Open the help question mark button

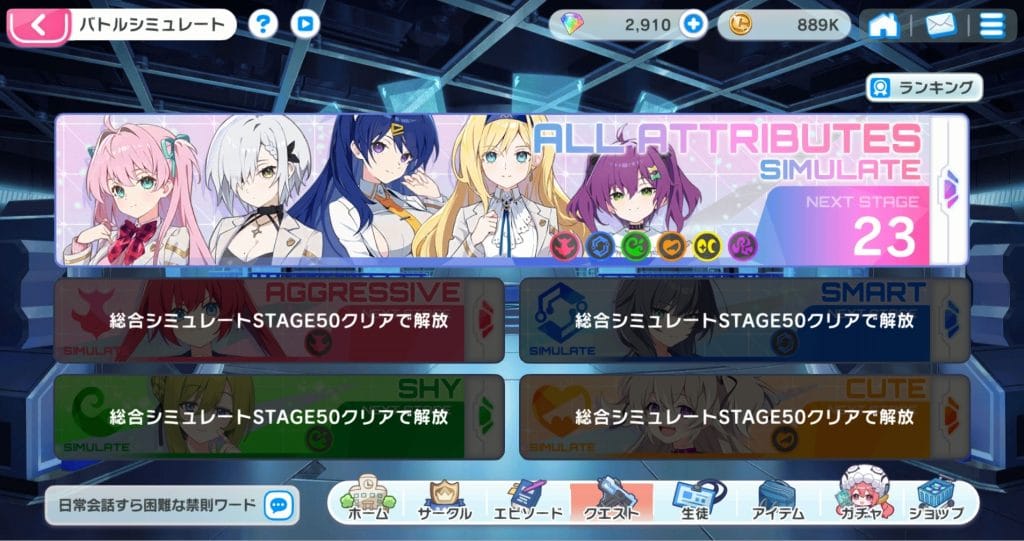point(263,24)
